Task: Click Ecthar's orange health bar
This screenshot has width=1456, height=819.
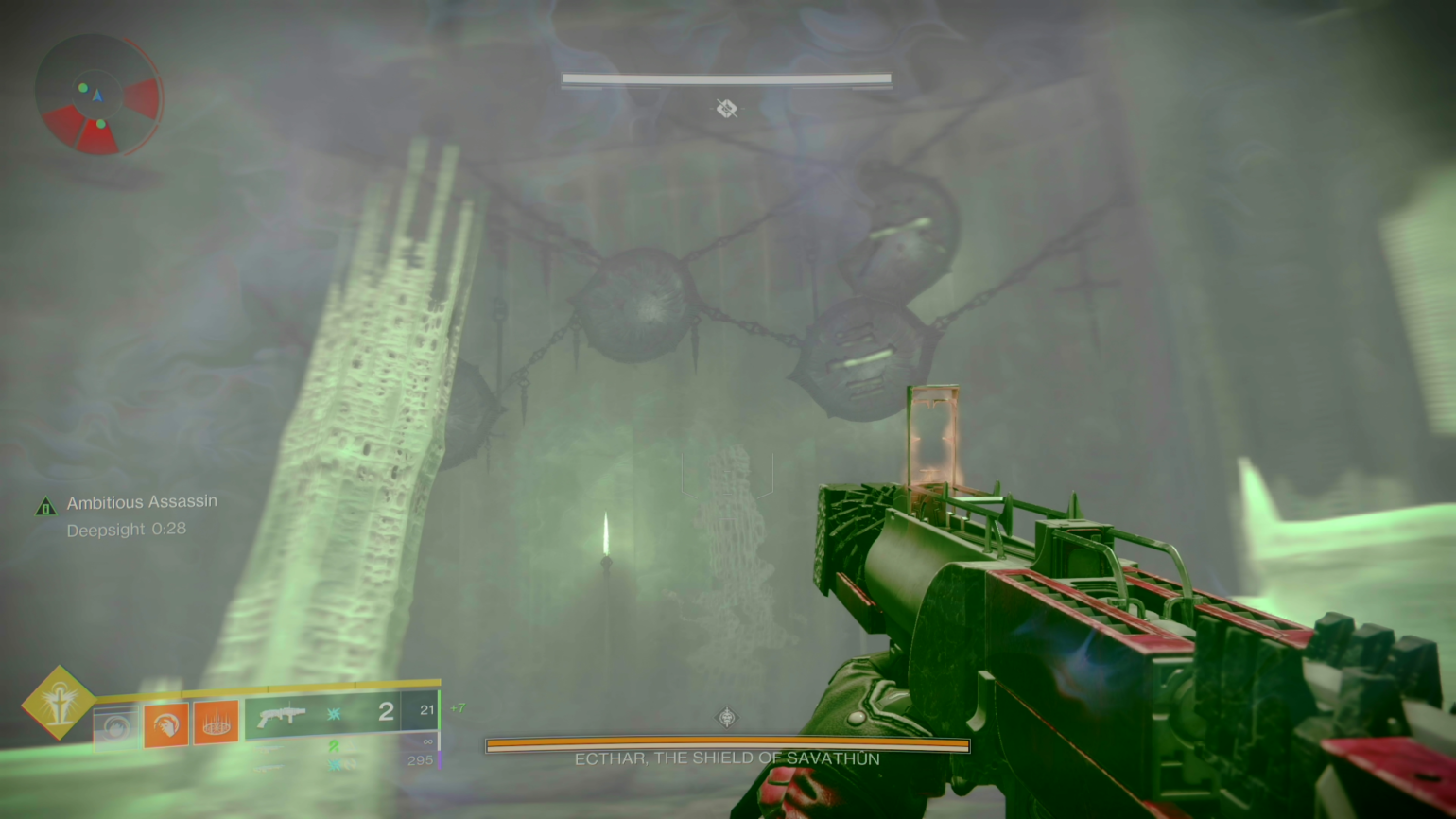Action: click(726, 745)
